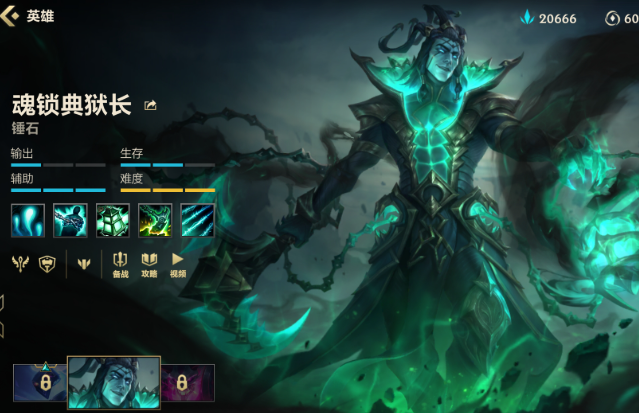The height and width of the screenshot is (413, 639).
Task: Select the green scythe sweep ability icon
Action: [x=155, y=220]
